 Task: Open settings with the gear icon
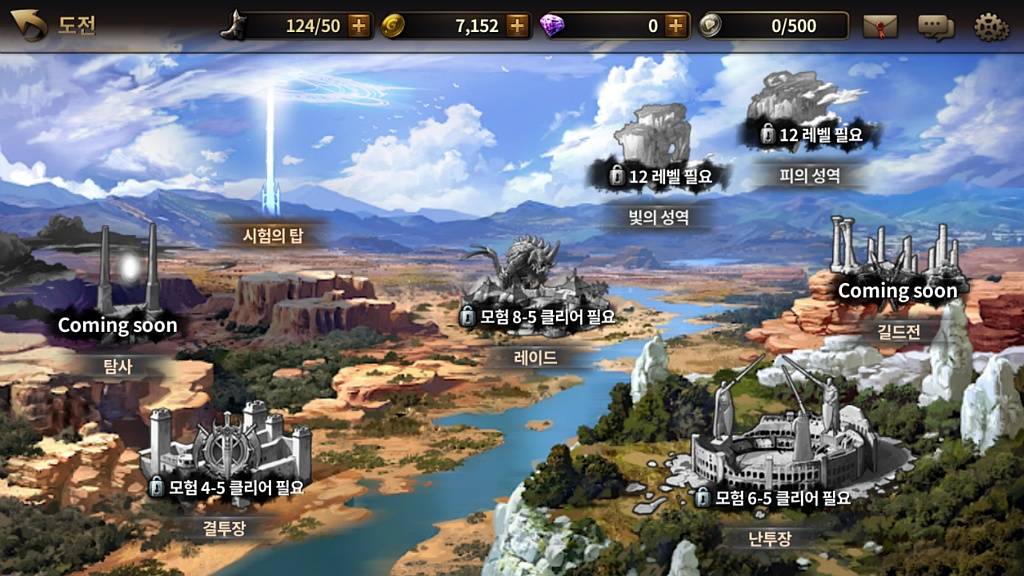[x=991, y=26]
